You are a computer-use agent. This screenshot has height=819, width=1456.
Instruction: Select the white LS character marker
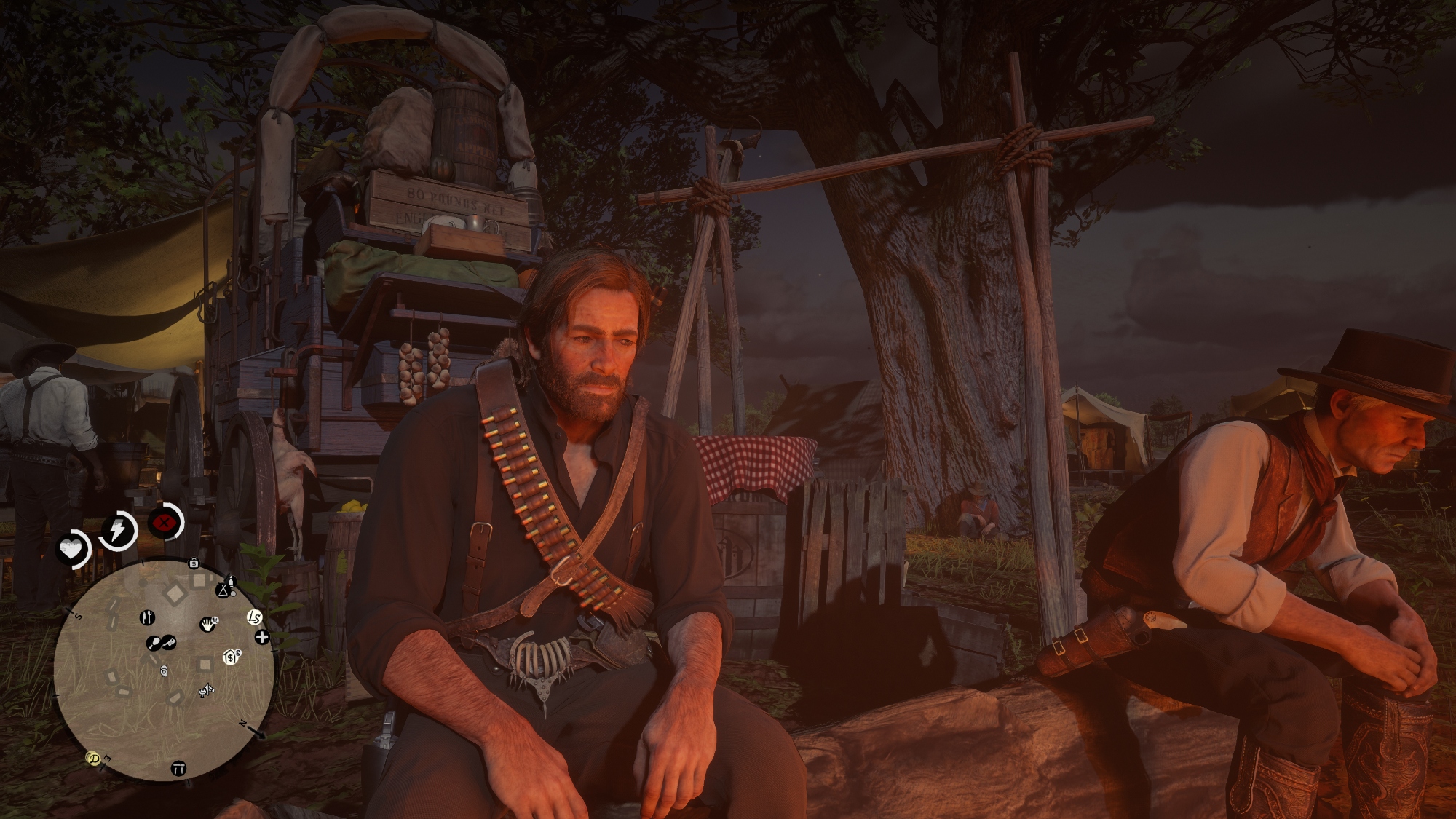coord(254,617)
